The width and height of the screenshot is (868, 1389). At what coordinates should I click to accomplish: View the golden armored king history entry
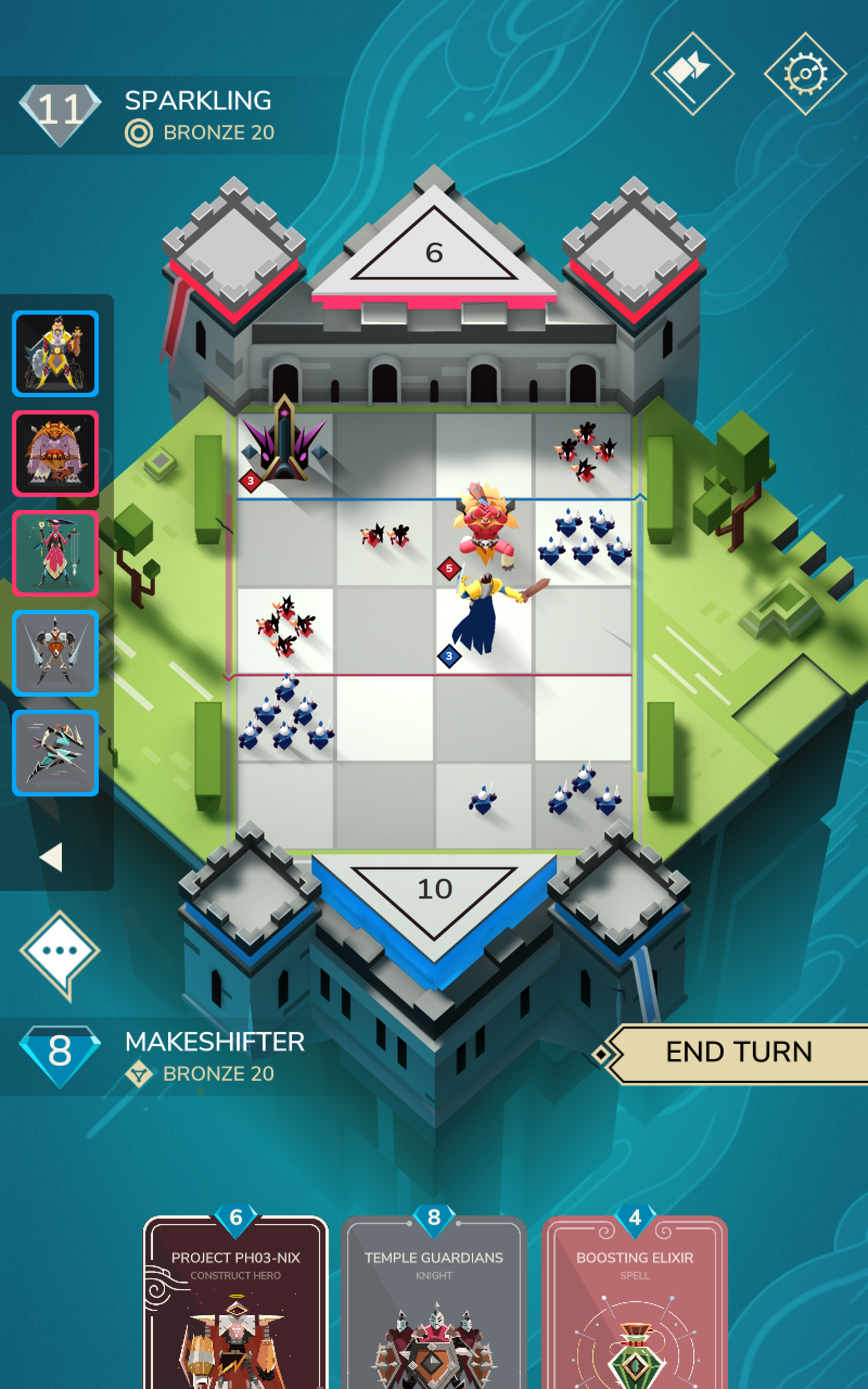[56, 354]
